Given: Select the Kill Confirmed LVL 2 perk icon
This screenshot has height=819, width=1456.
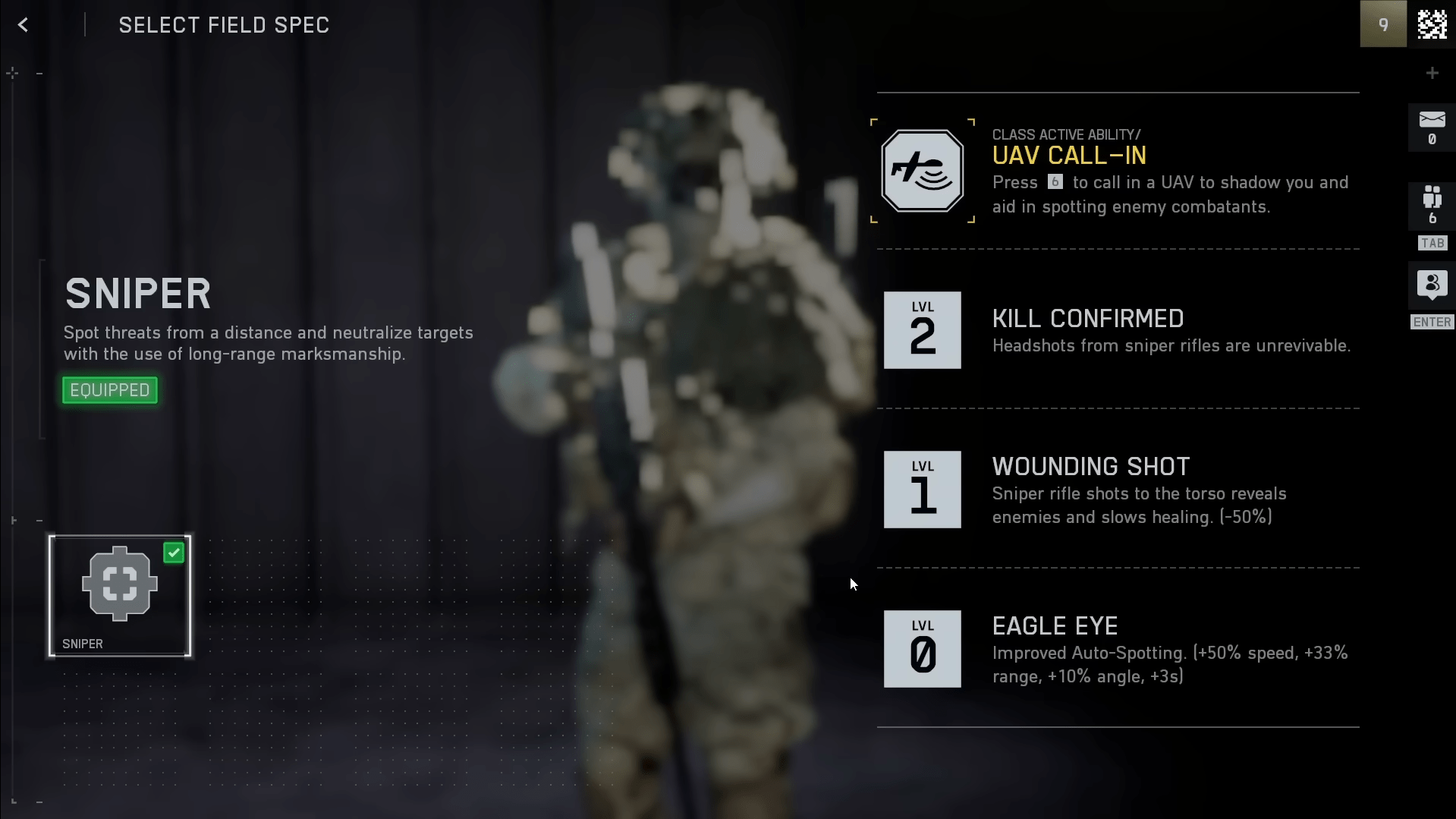Looking at the screenshot, I should click(x=922, y=330).
